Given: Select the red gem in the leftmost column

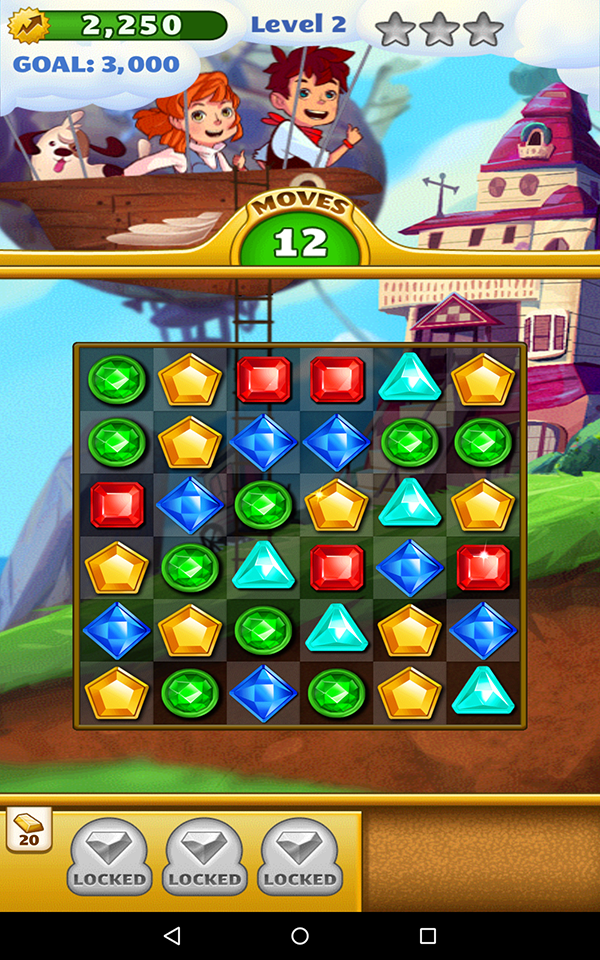Looking at the screenshot, I should [117, 505].
